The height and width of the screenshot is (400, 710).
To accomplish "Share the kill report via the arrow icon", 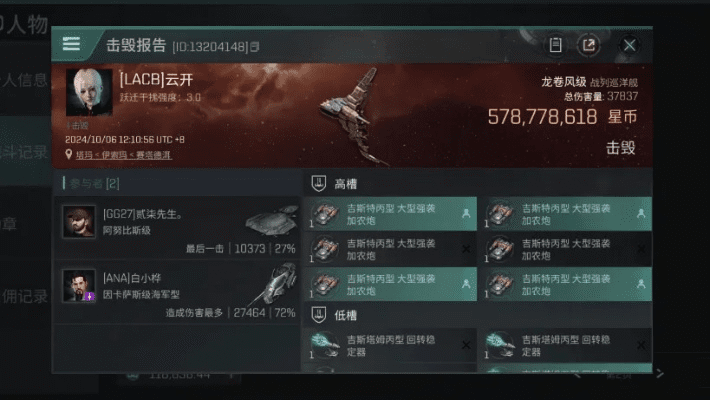I will pyautogui.click(x=590, y=45).
